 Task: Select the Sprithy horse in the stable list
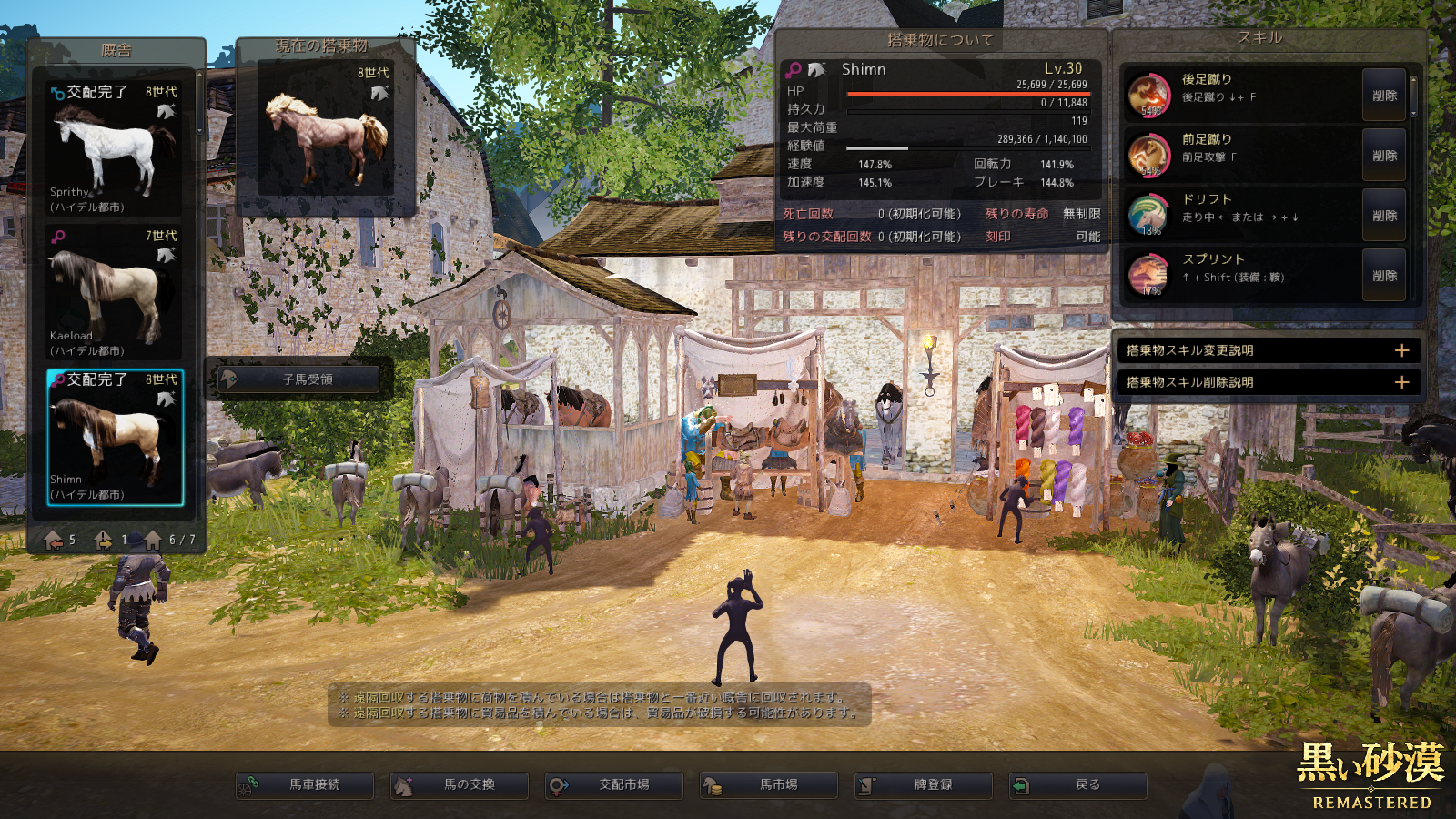(x=115, y=148)
